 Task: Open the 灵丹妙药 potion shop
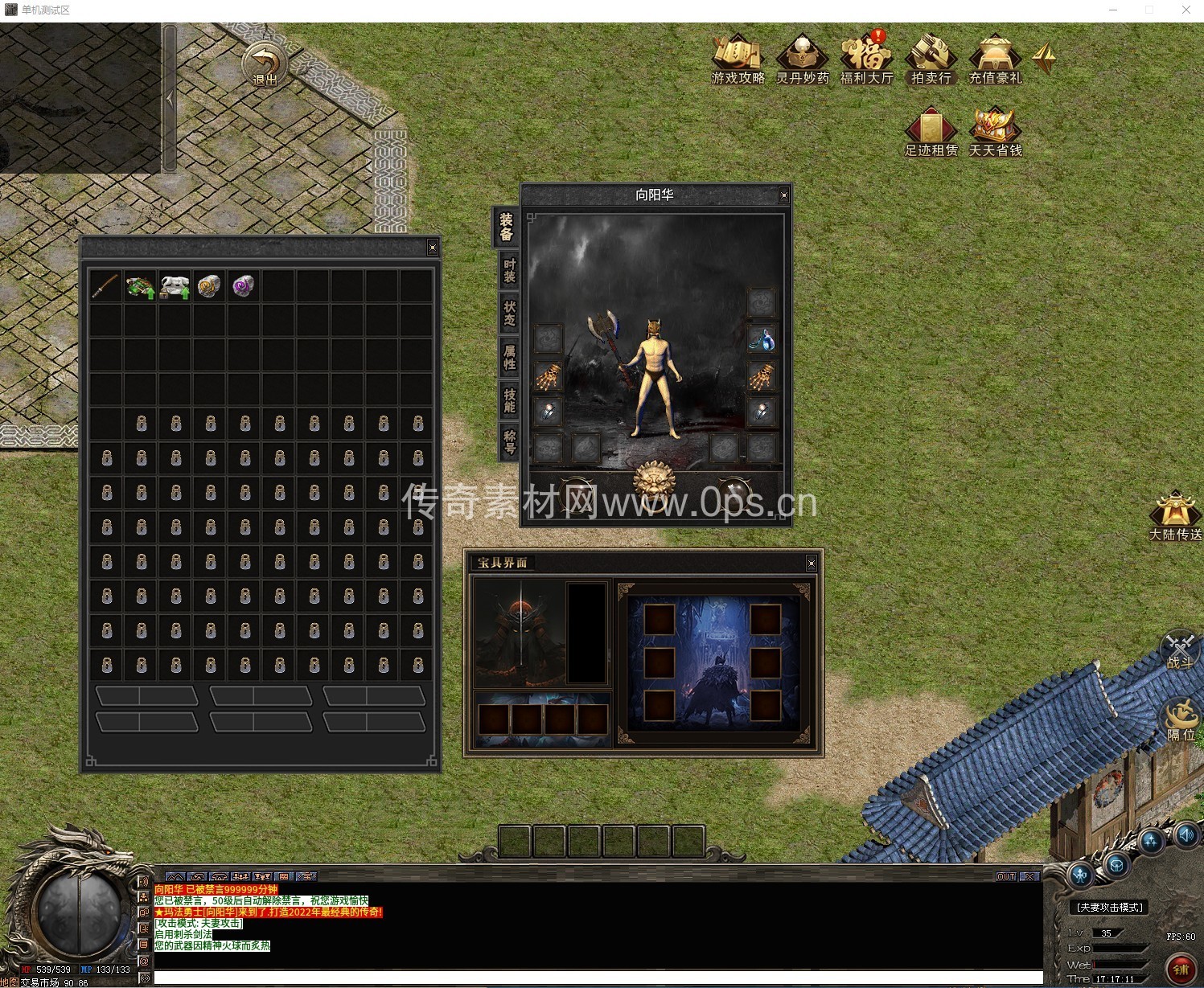point(802,59)
